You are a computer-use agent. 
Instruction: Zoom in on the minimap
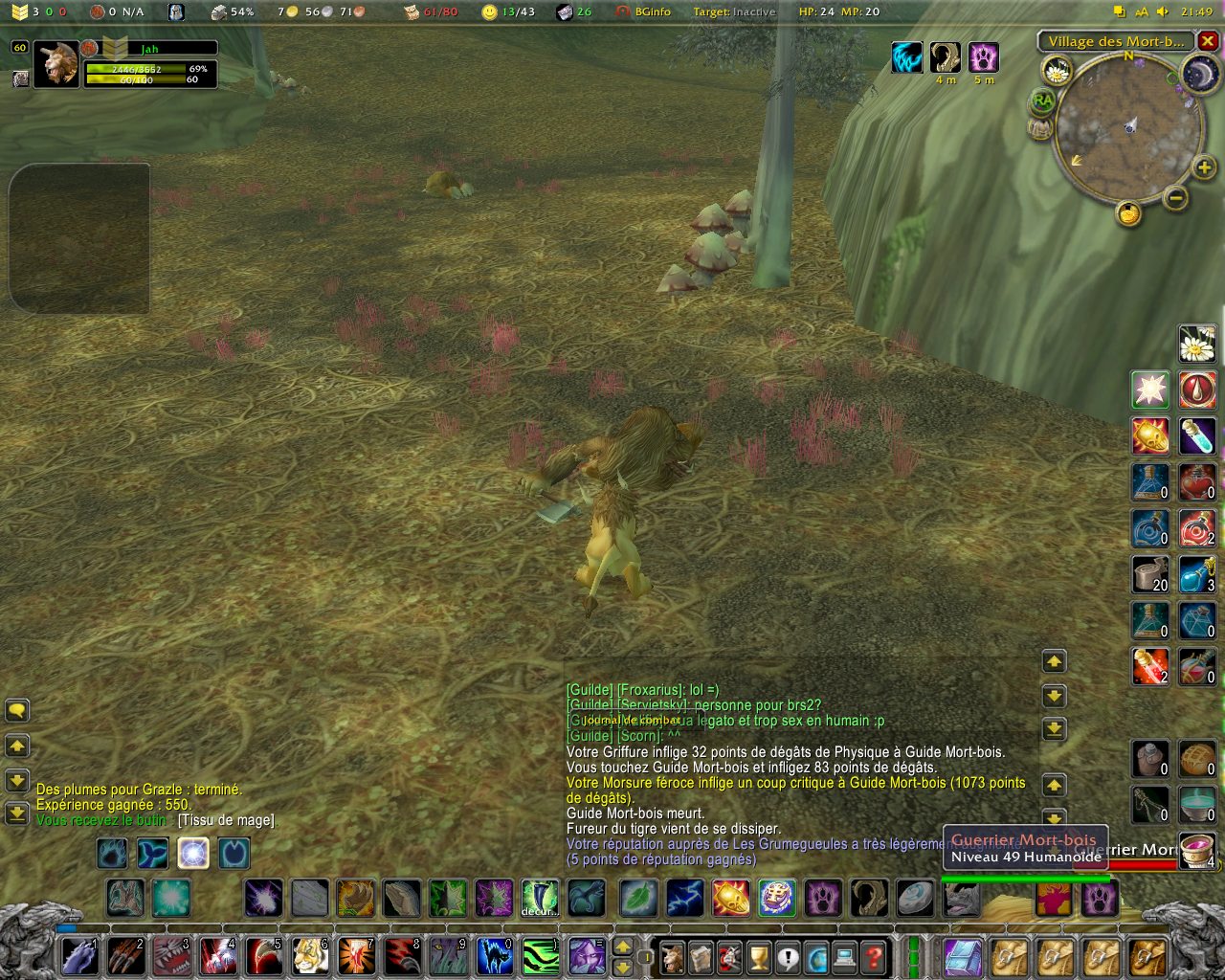point(1204,168)
